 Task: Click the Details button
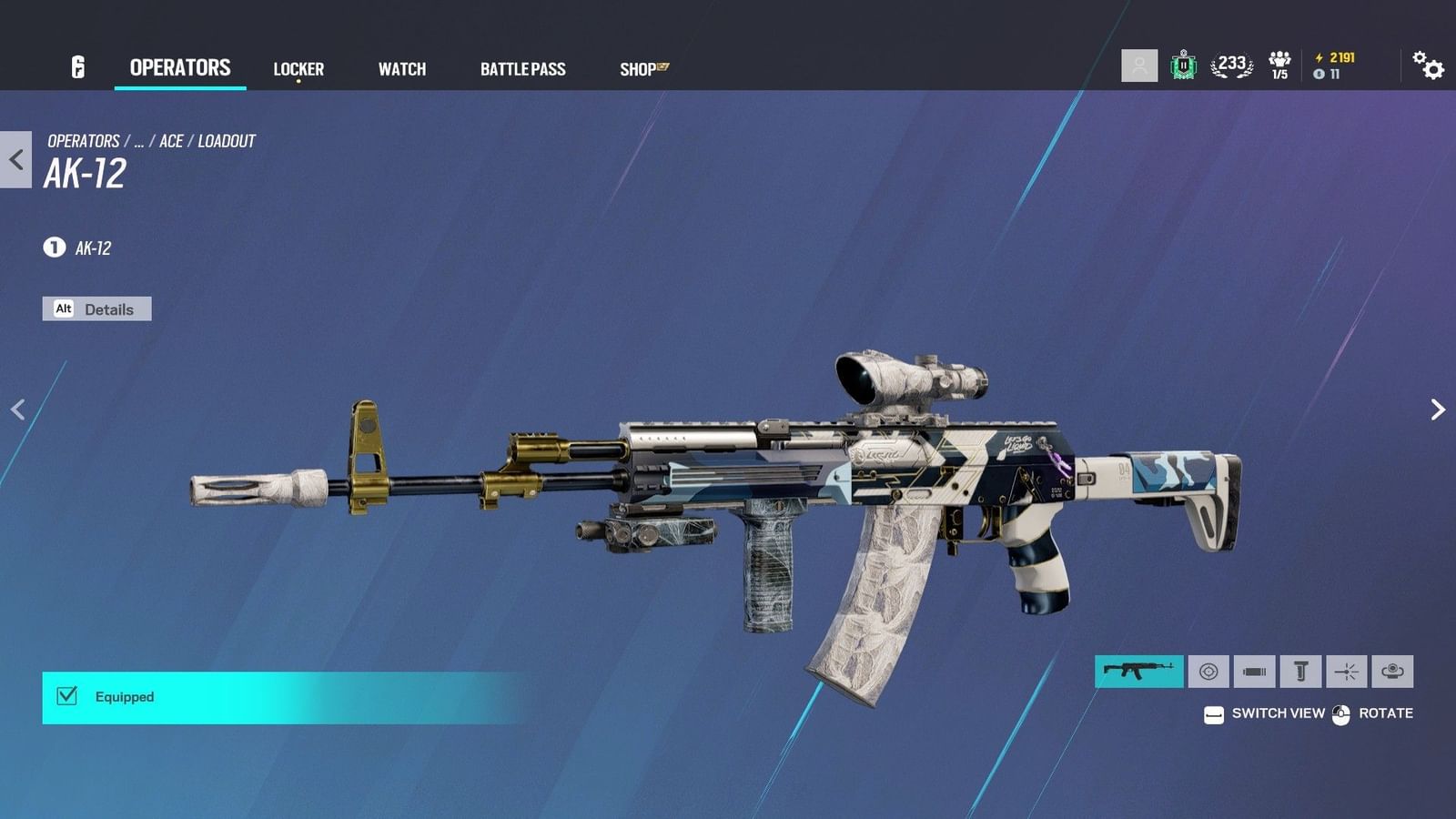97,308
